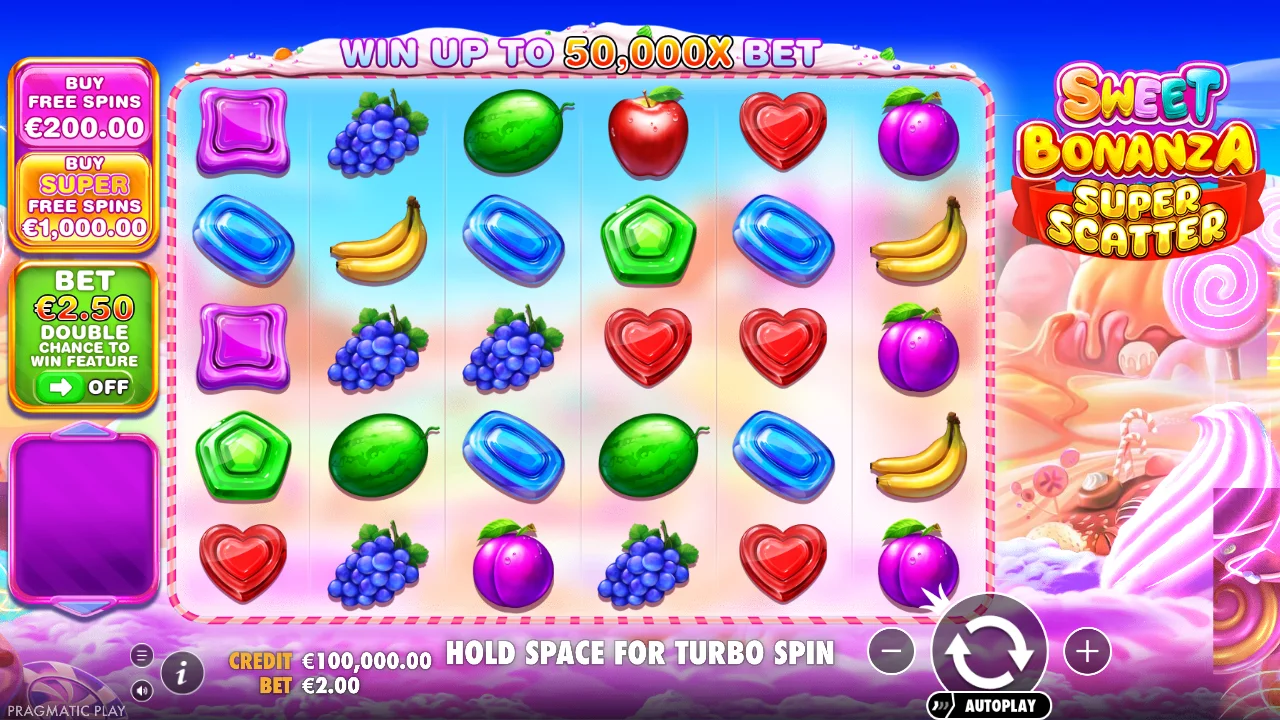Open the hamburger menu
Viewport: 1280px width, 720px height.
pyautogui.click(x=140, y=657)
